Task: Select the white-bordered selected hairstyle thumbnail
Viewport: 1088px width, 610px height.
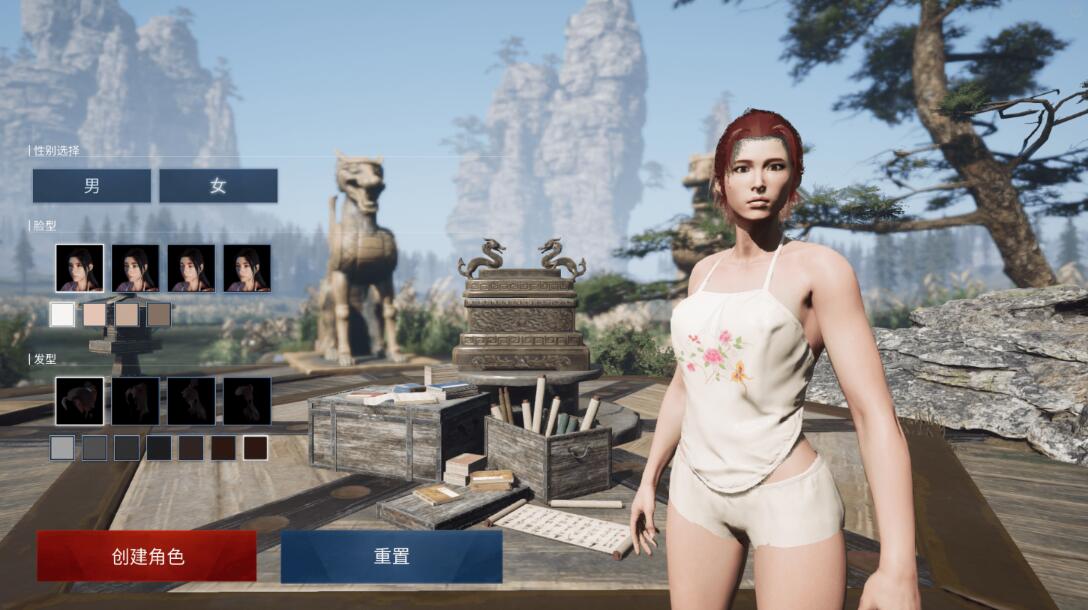Action: (79, 401)
